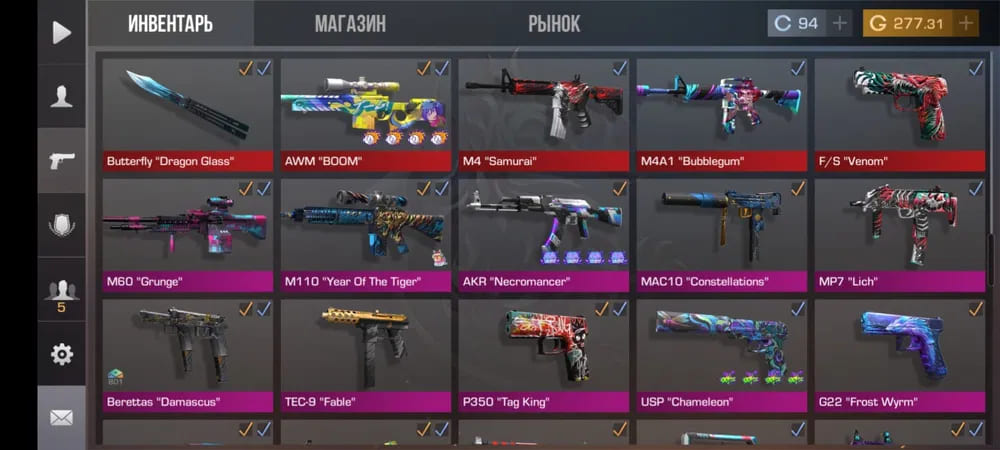This screenshot has width=1000, height=450.
Task: Choose the AKR "Necromancer" skin
Action: [543, 235]
